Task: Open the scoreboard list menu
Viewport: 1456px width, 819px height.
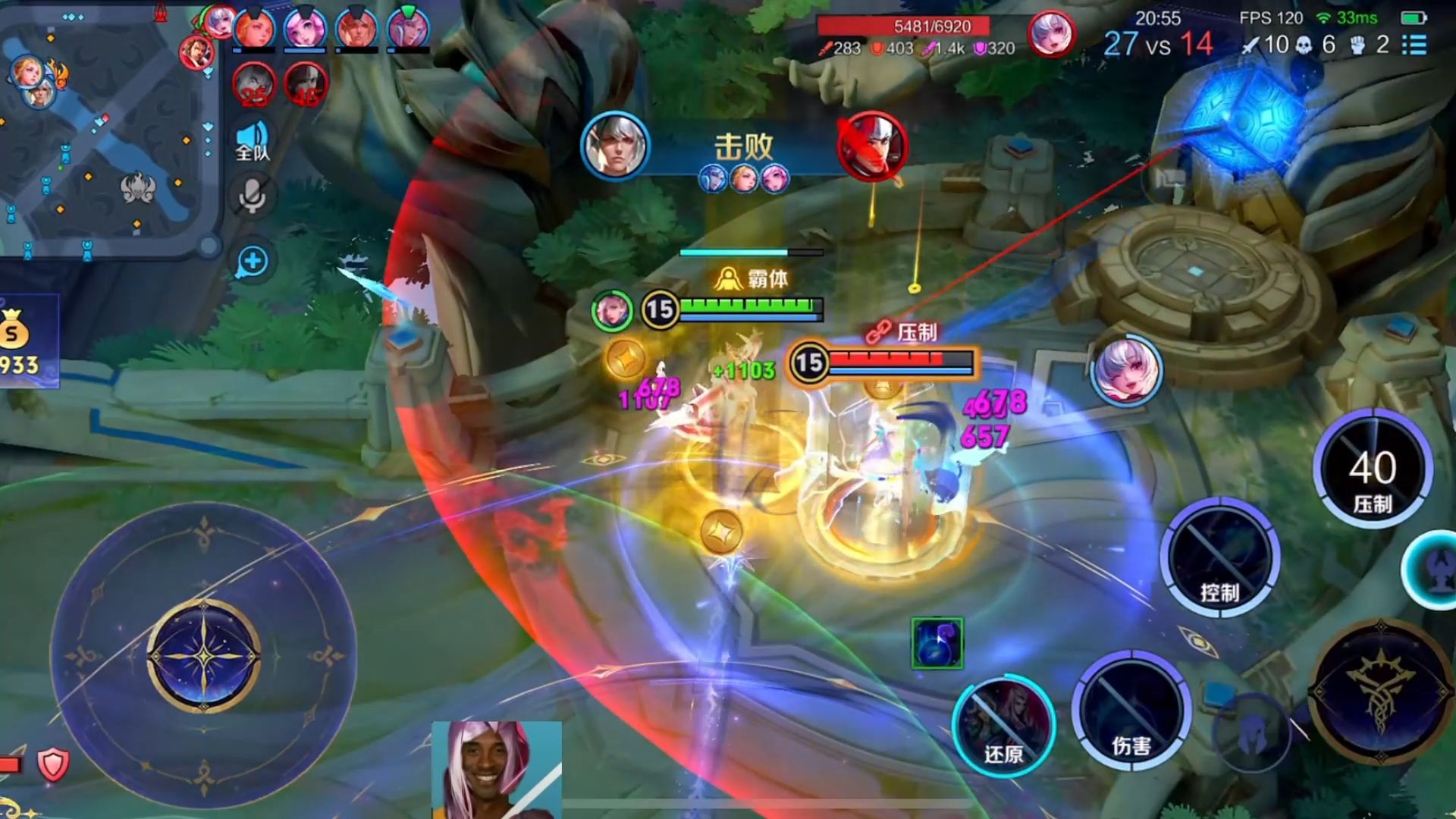Action: point(1414,45)
